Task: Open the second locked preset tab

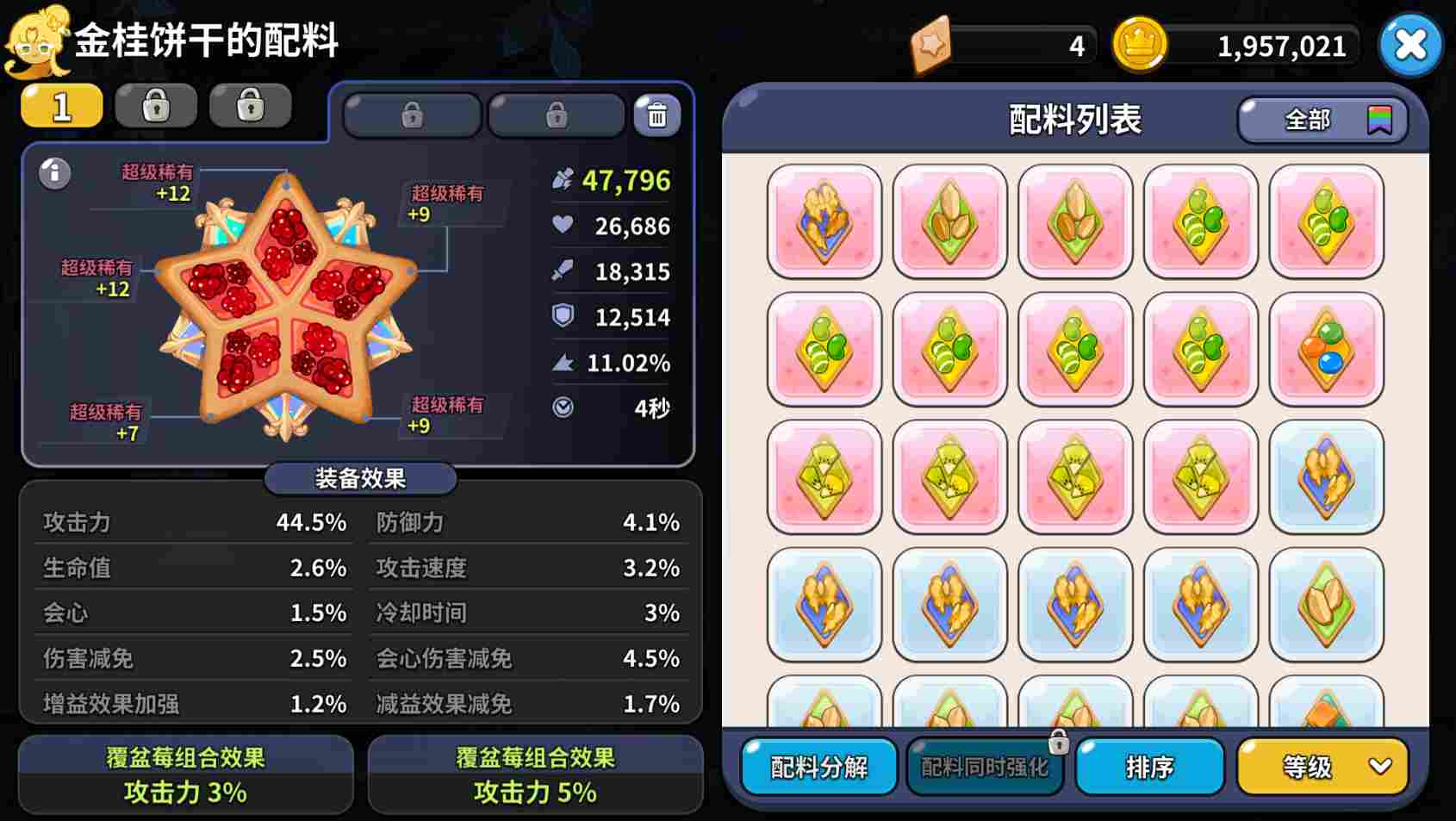Action: pos(156,105)
